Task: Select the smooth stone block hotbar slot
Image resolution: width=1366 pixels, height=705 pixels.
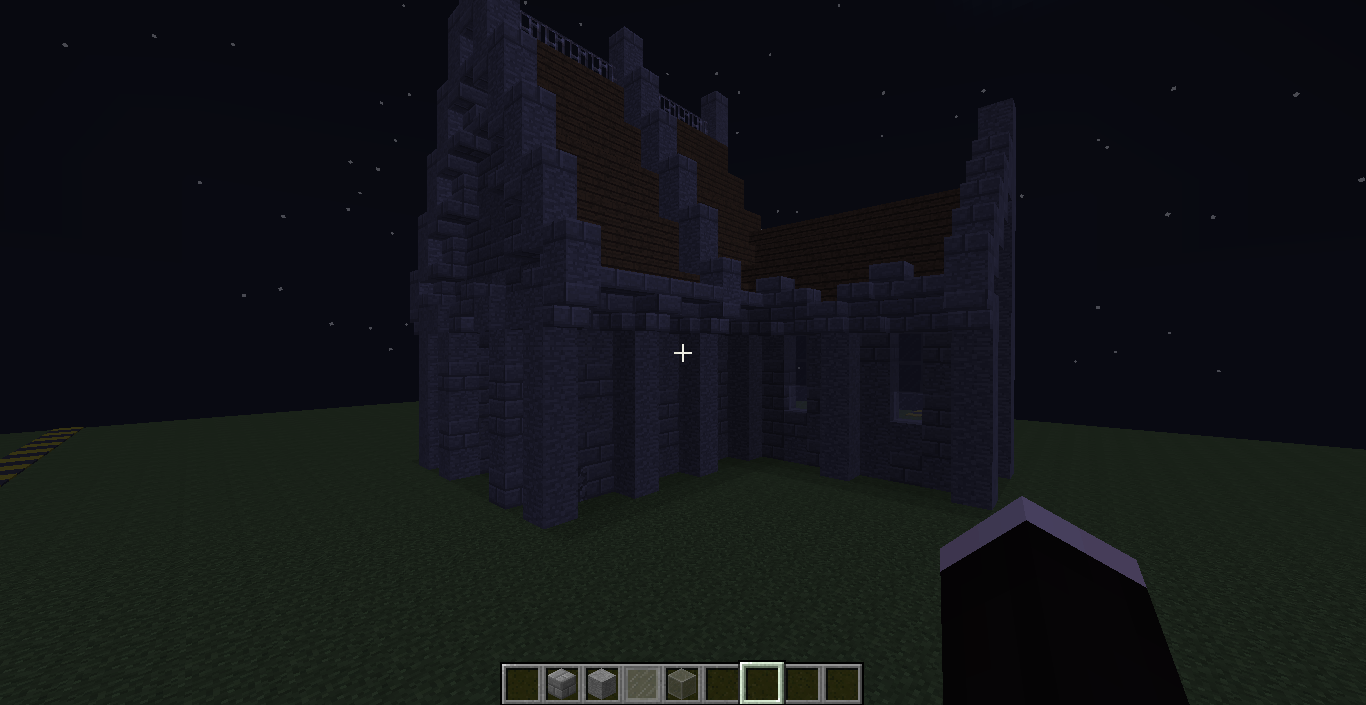Action: (601, 684)
